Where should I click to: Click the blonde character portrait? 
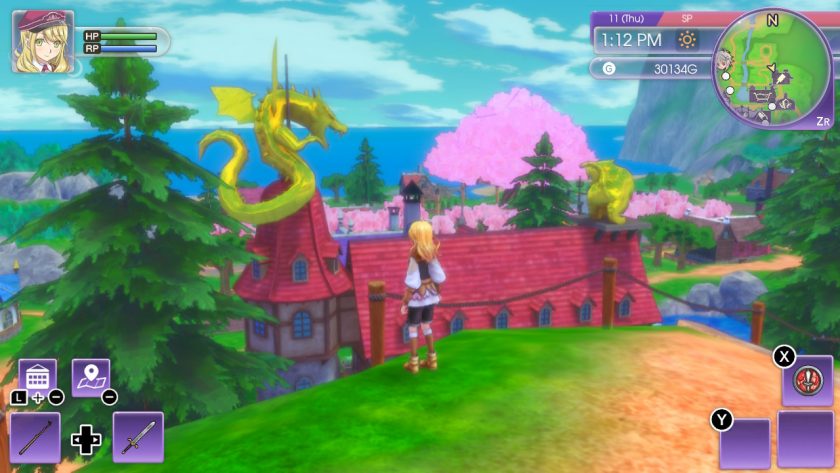42,42
